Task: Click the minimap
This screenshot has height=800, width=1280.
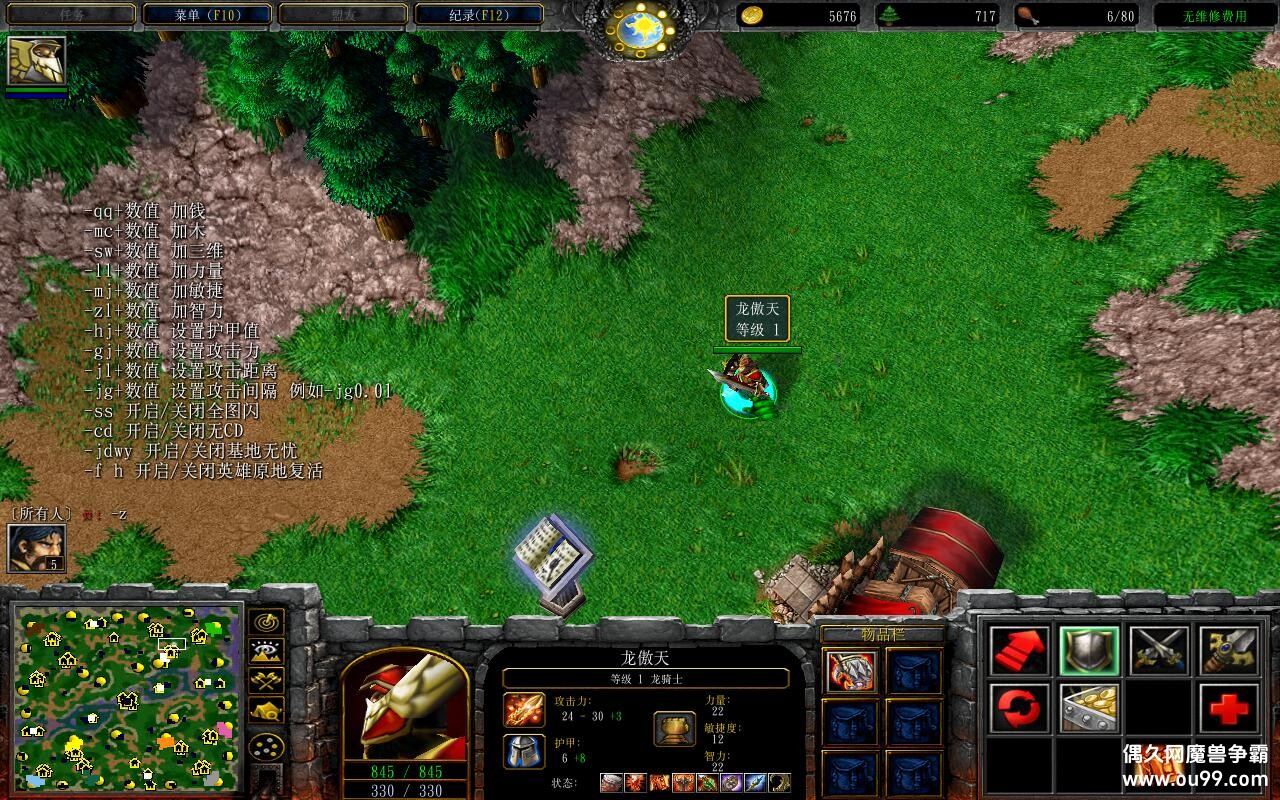Action: coord(127,696)
